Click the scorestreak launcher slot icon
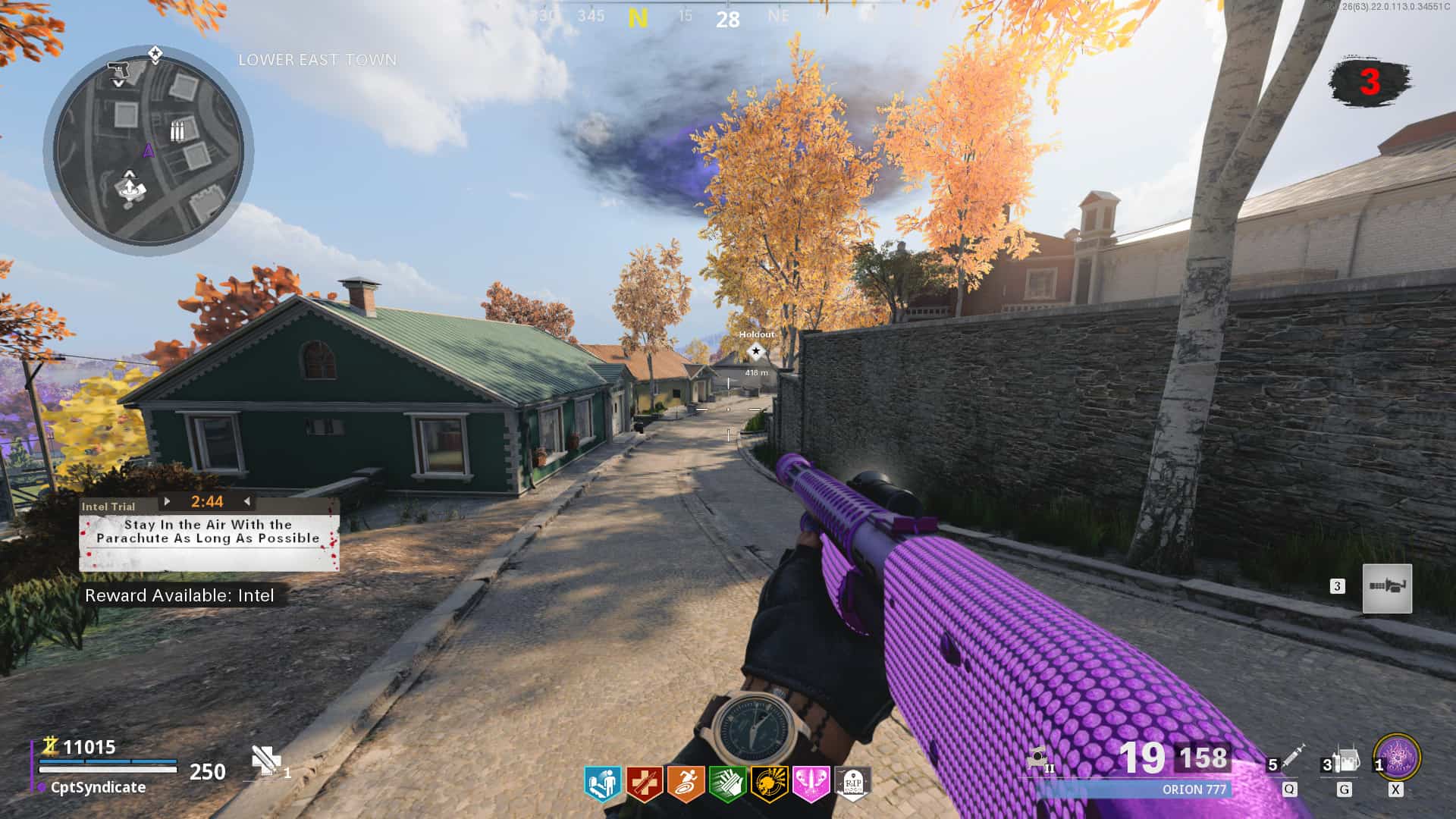The image size is (1456, 819). click(1387, 588)
